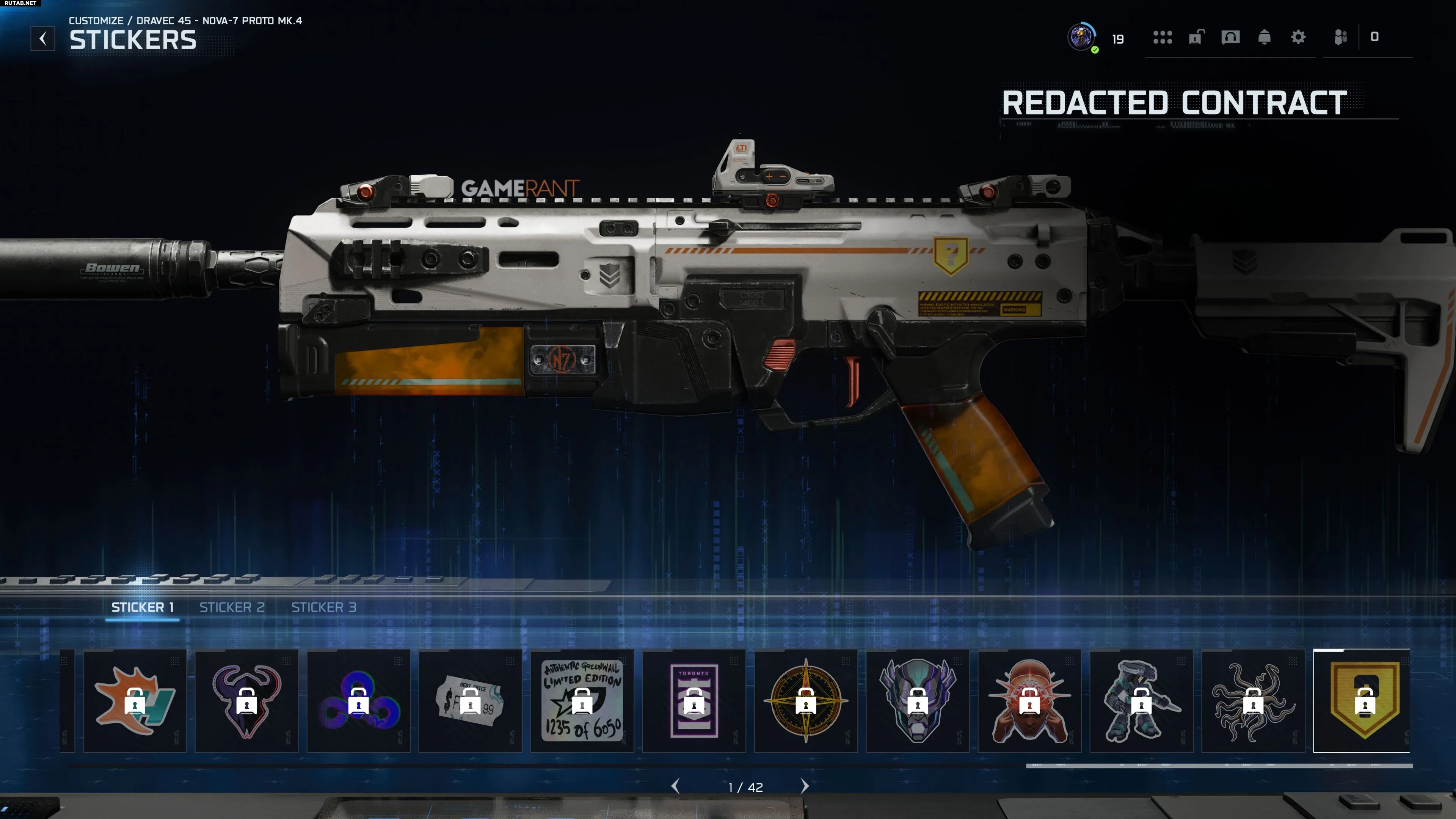1456x819 pixels.
Task: Open the settings gear menu
Action: click(x=1298, y=37)
